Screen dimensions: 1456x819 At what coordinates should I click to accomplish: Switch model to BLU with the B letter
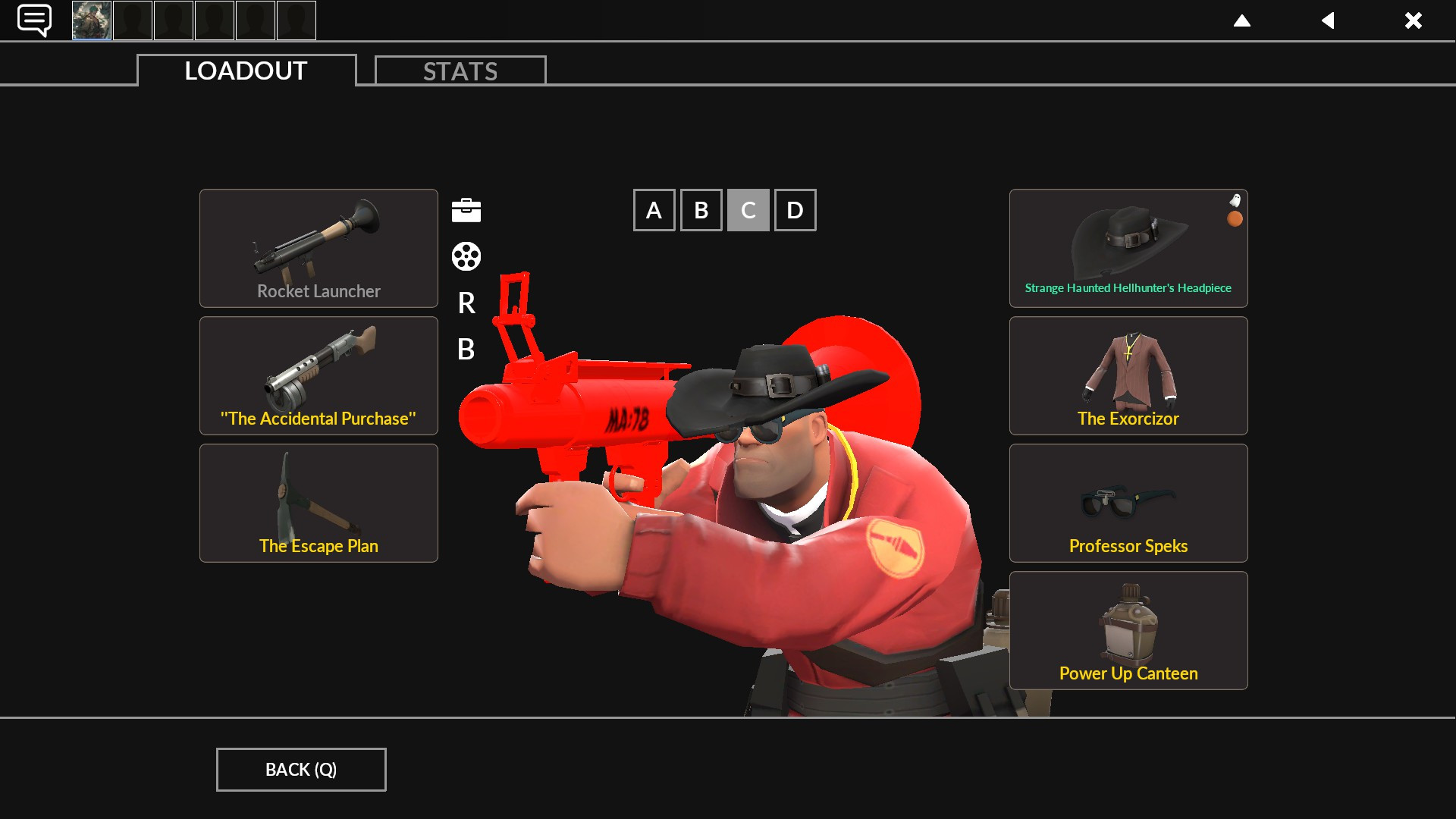tap(466, 350)
